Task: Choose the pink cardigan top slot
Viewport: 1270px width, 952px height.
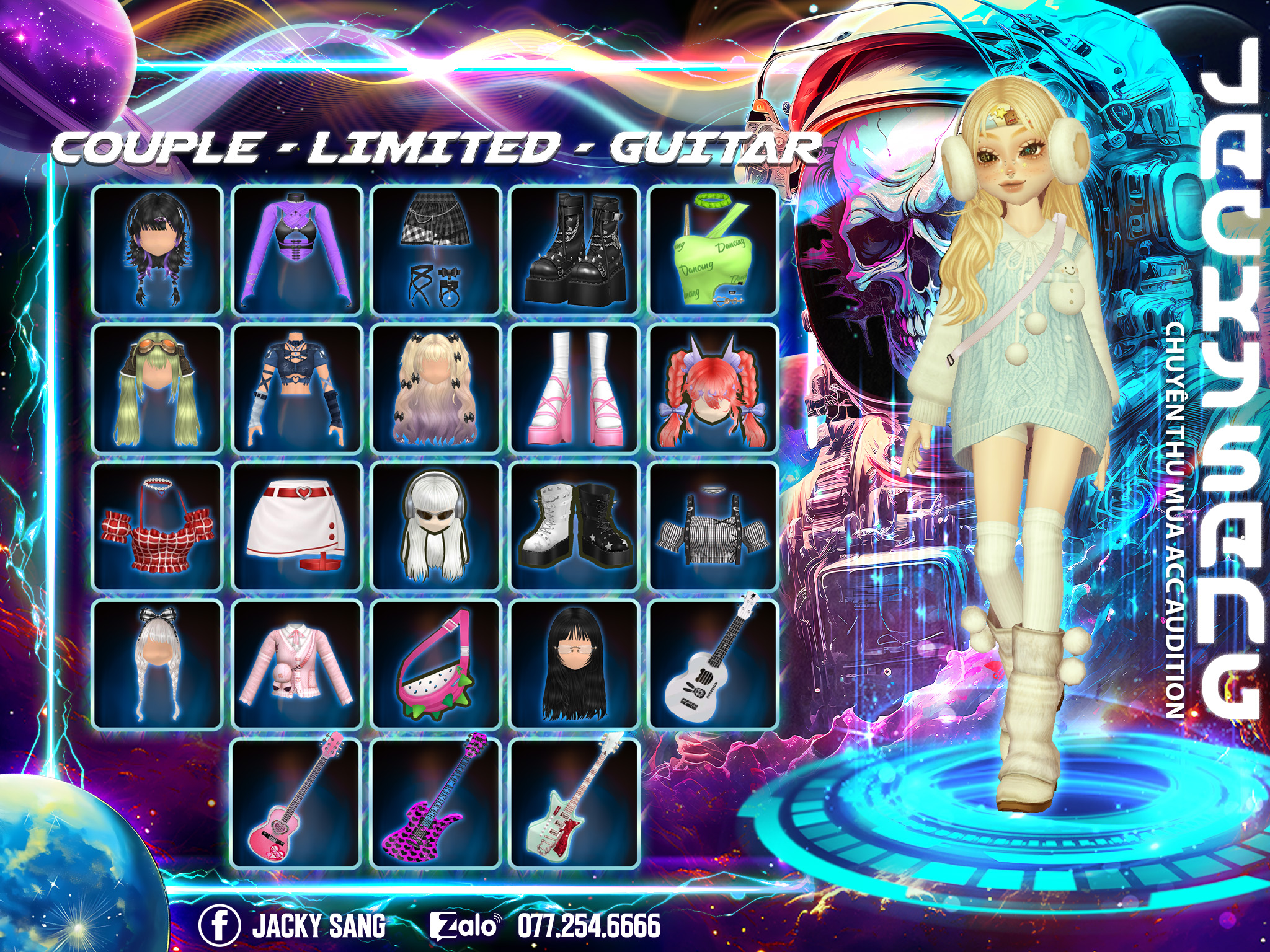Action: point(297,664)
